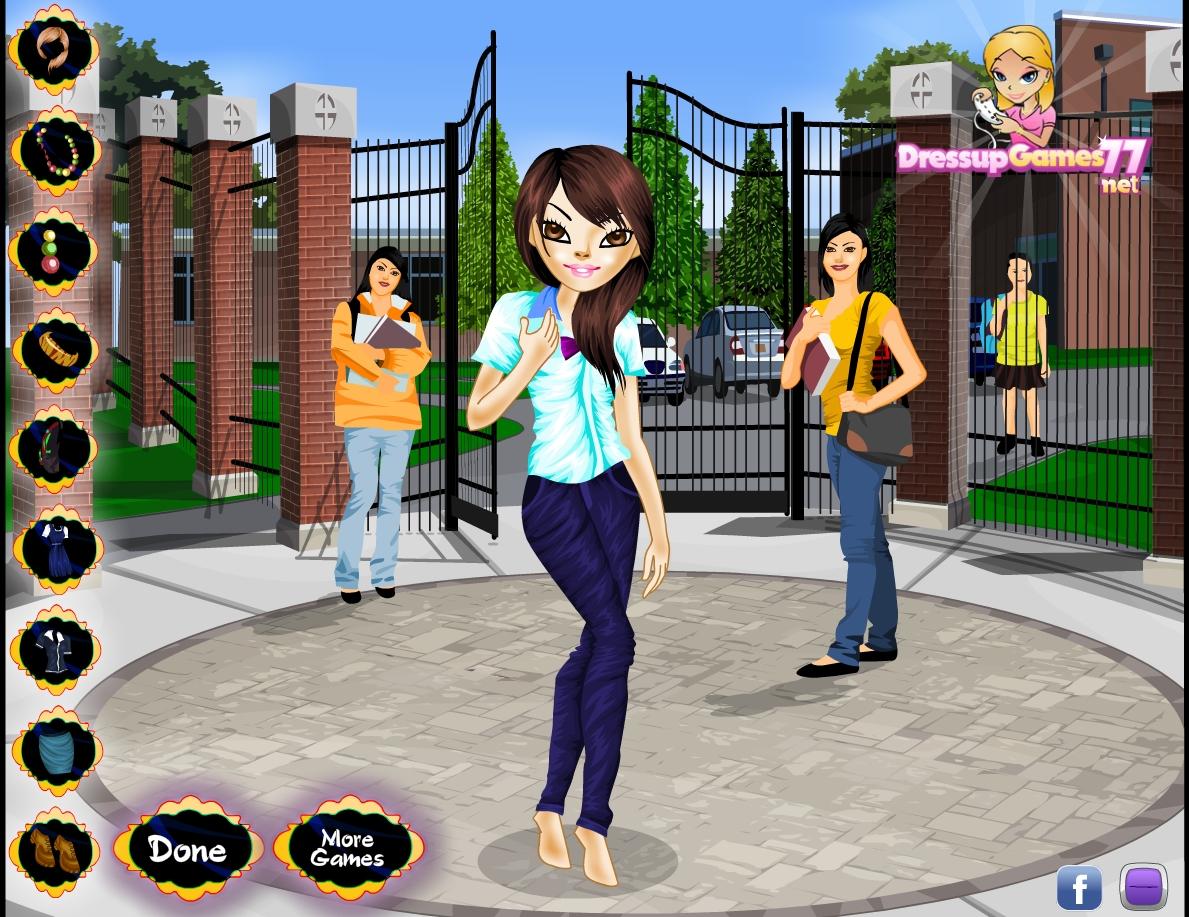This screenshot has height=917, width=1189.
Task: Click the purple square button
Action: click(x=1143, y=887)
